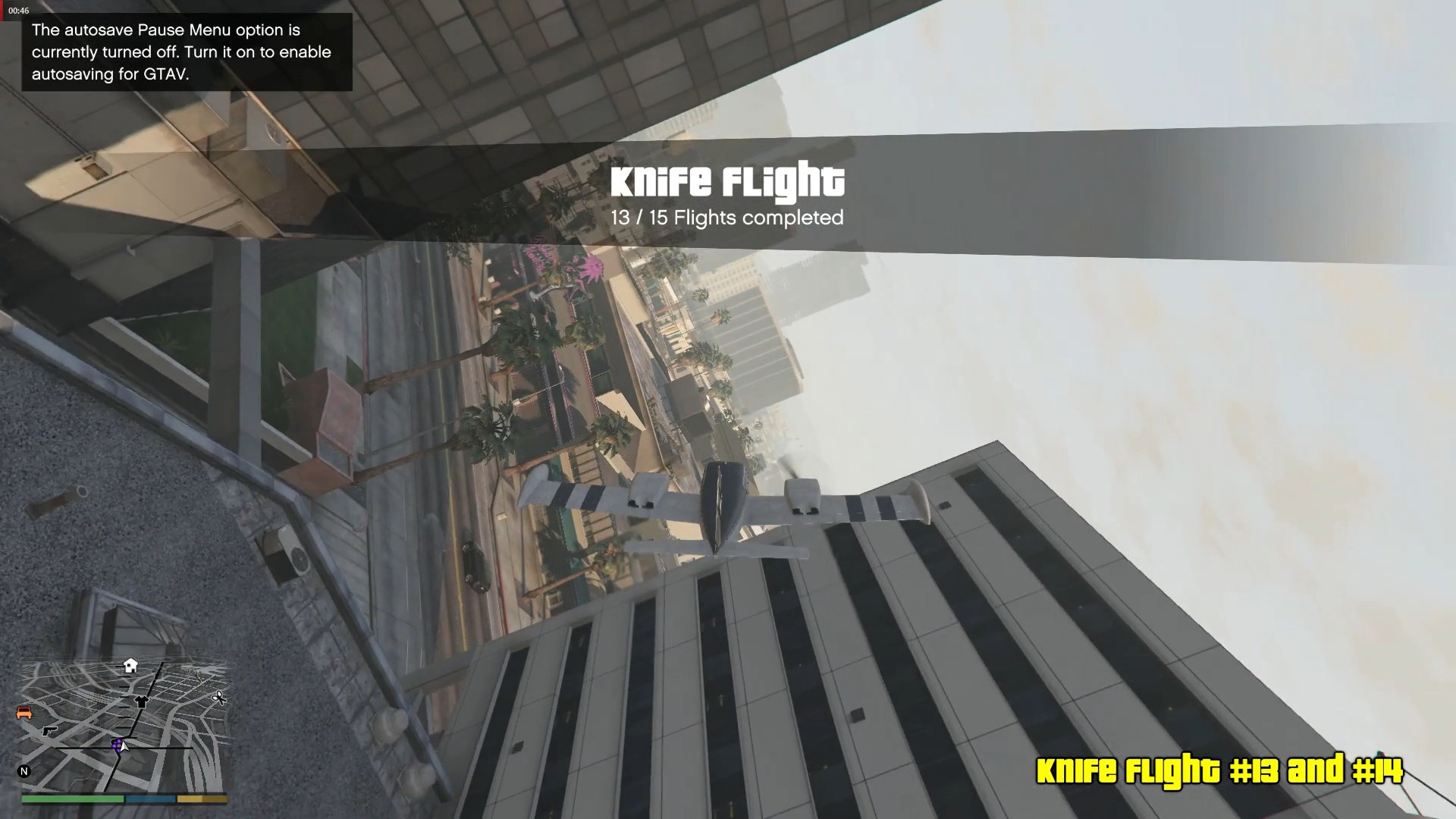
Task: Click the Knife Flight title banner
Action: tap(727, 180)
